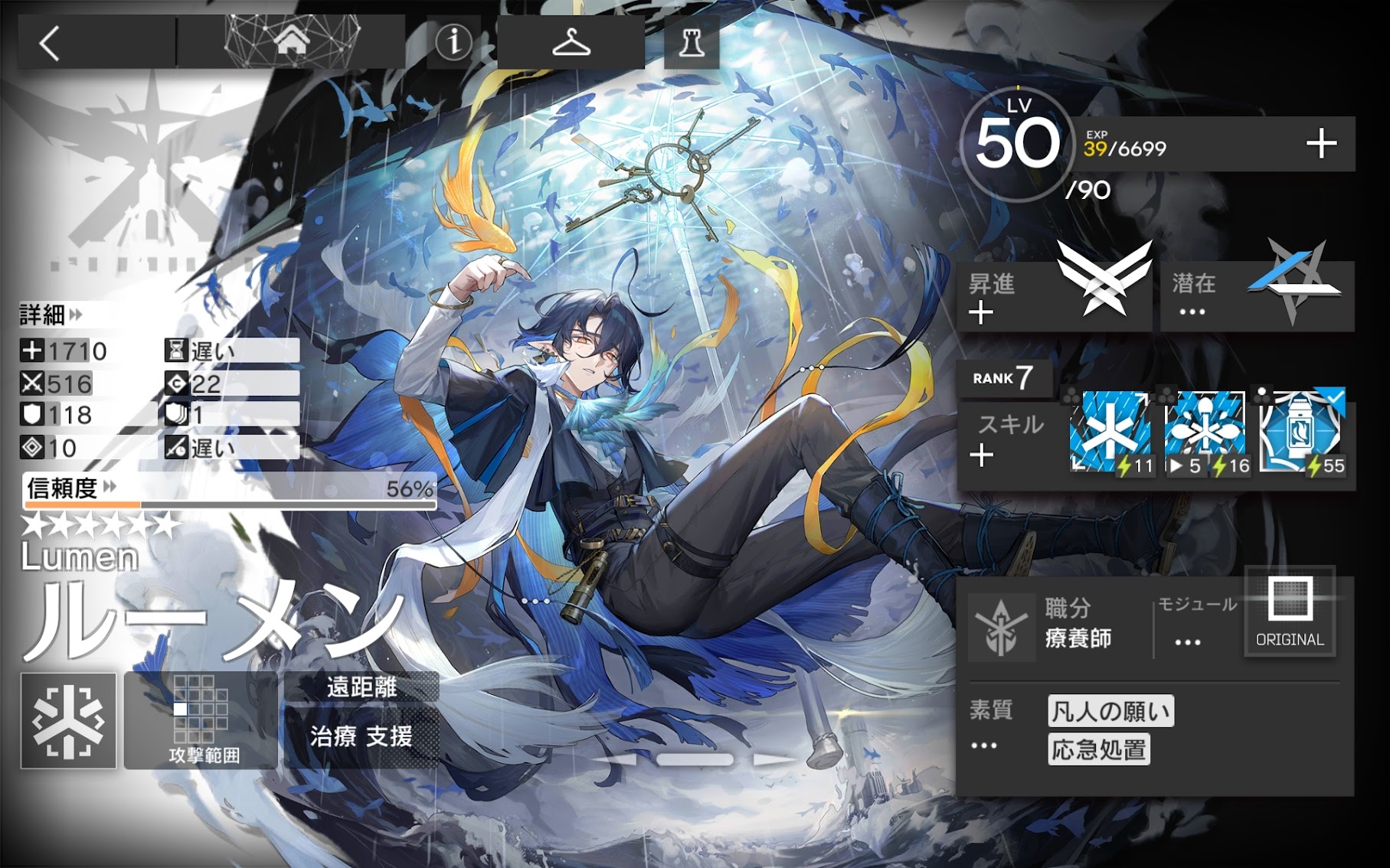The width and height of the screenshot is (1390, 868).
Task: Open the 信頼度 trust details
Action: tap(70, 488)
